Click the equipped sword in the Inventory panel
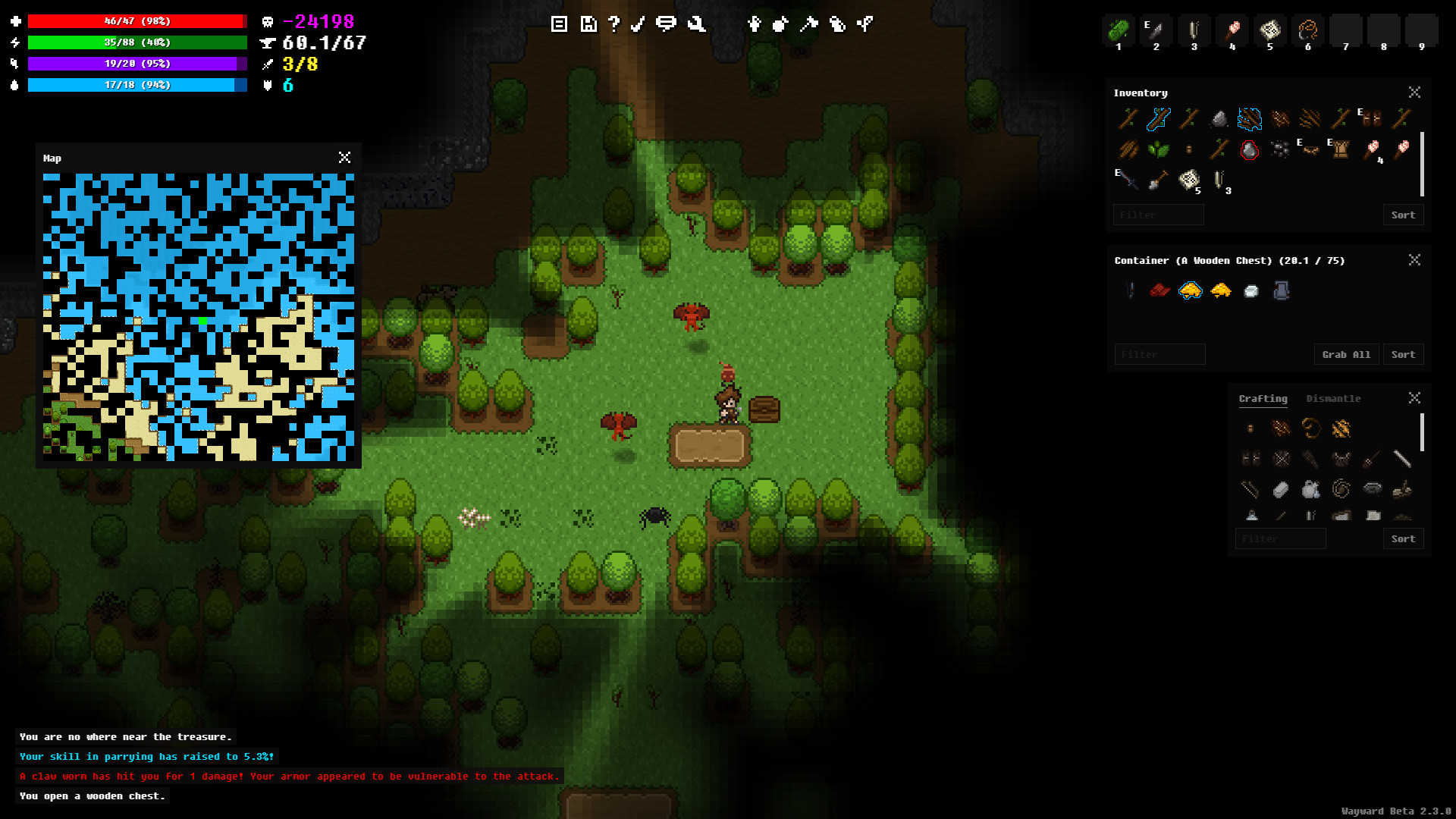This screenshot has height=819, width=1456. (1128, 180)
